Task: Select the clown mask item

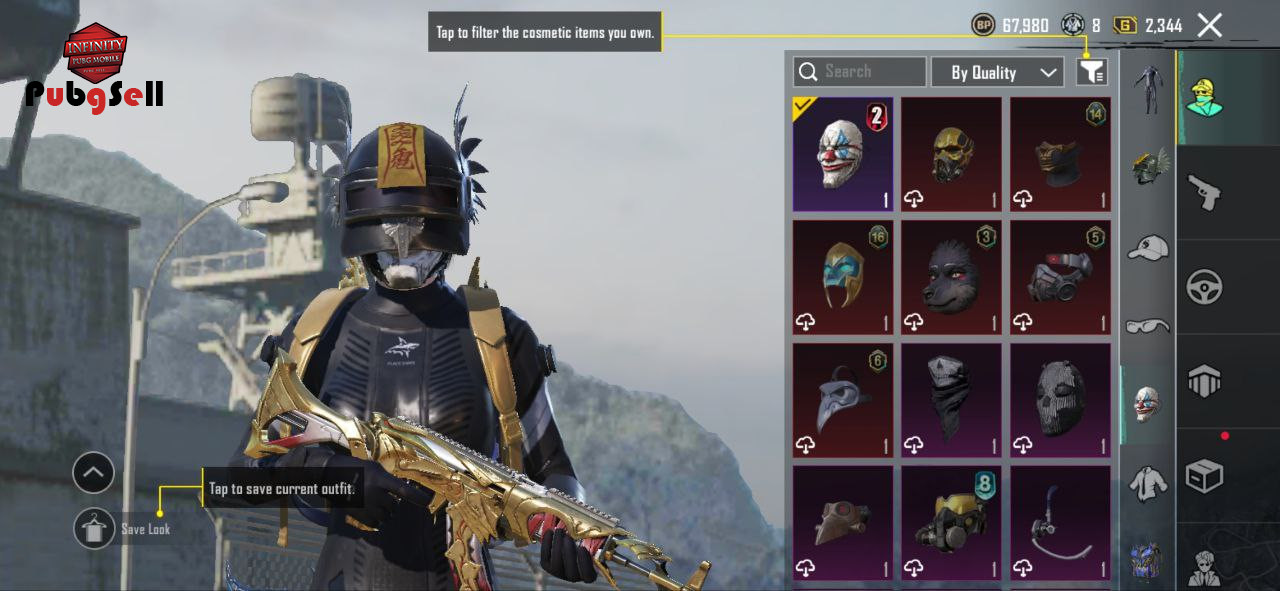Action: coord(843,154)
